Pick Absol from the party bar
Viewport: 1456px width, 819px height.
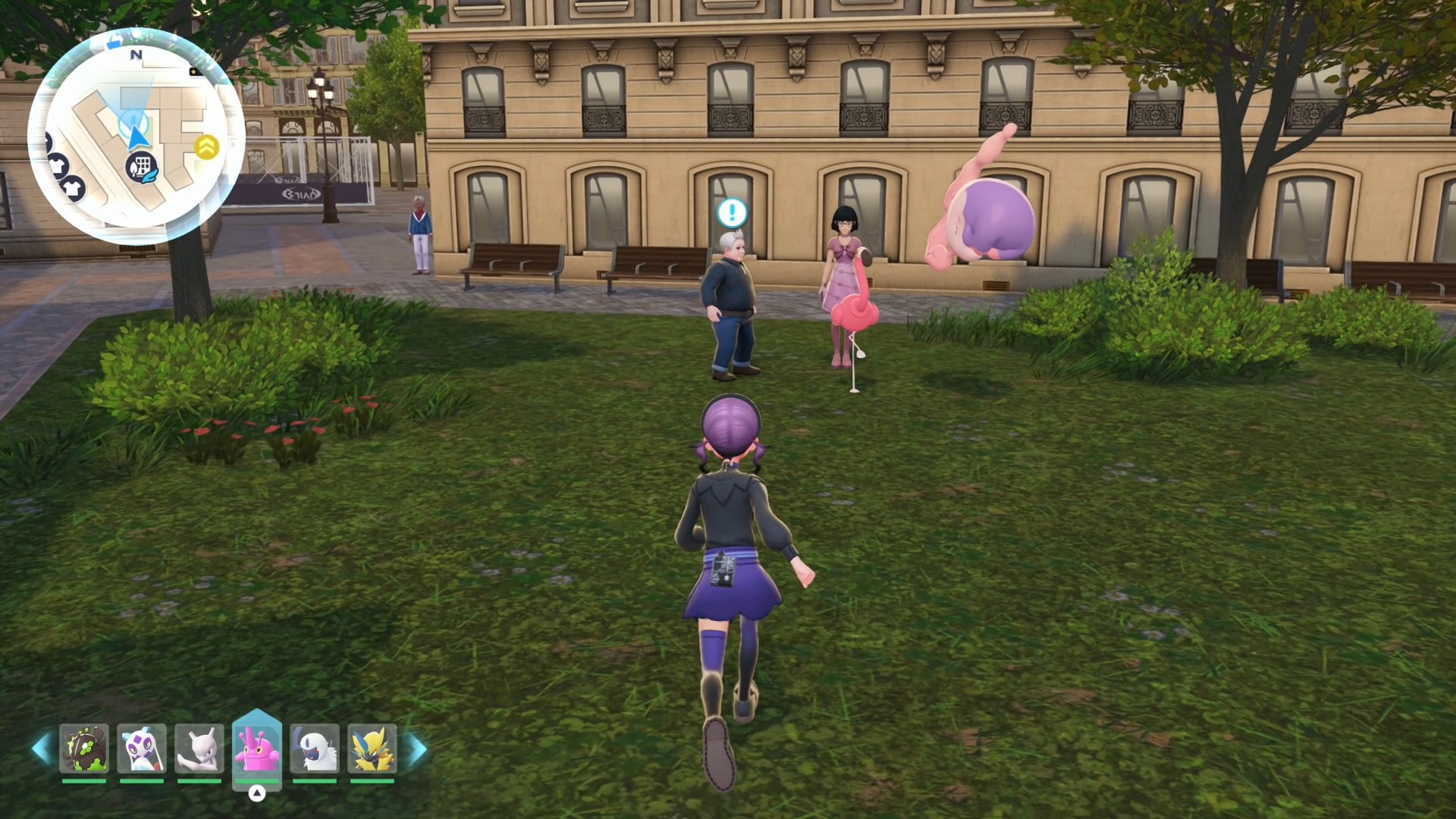pyautogui.click(x=315, y=748)
